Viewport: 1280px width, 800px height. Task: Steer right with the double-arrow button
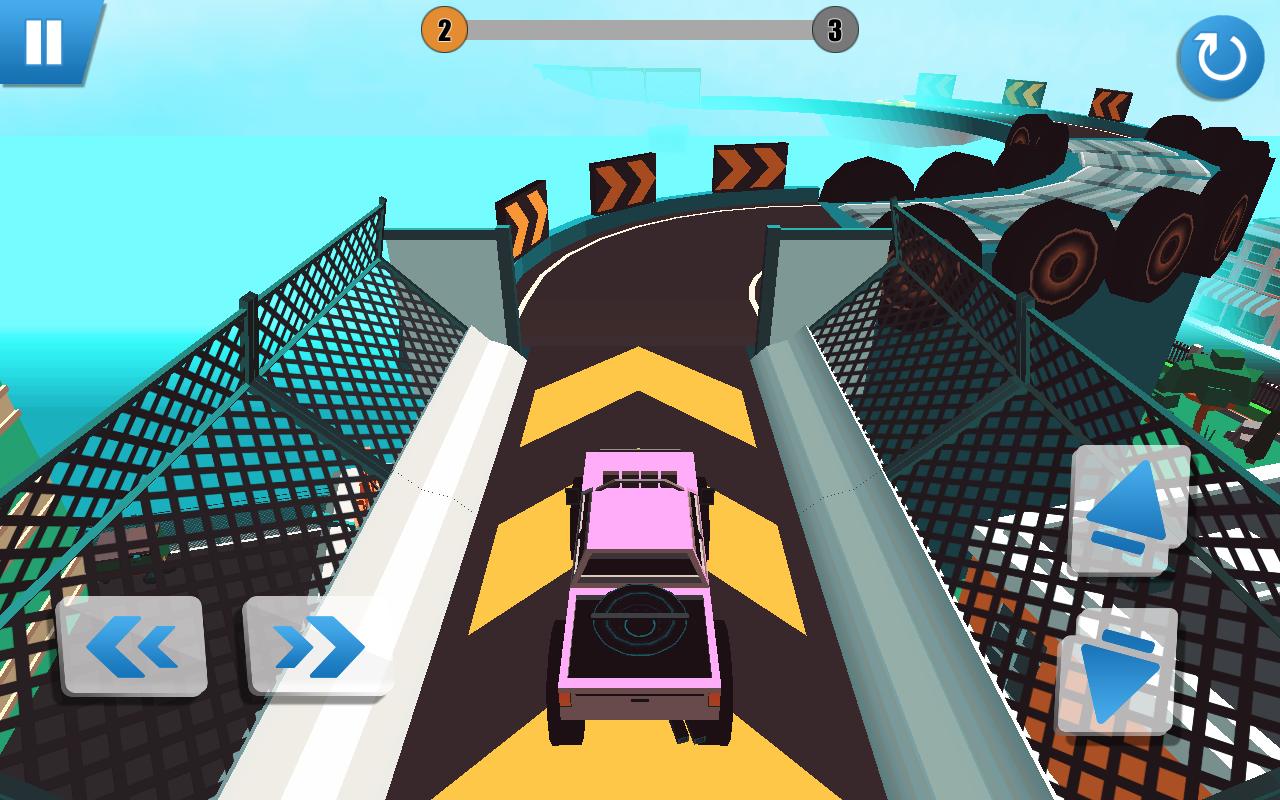click(318, 646)
